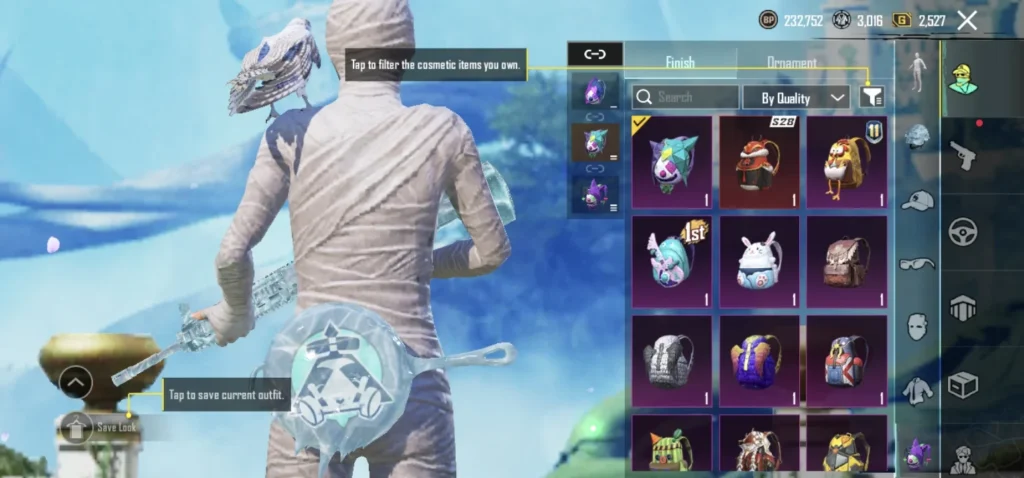Expand the up-arrow circle button
The height and width of the screenshot is (478, 1024).
point(76,382)
